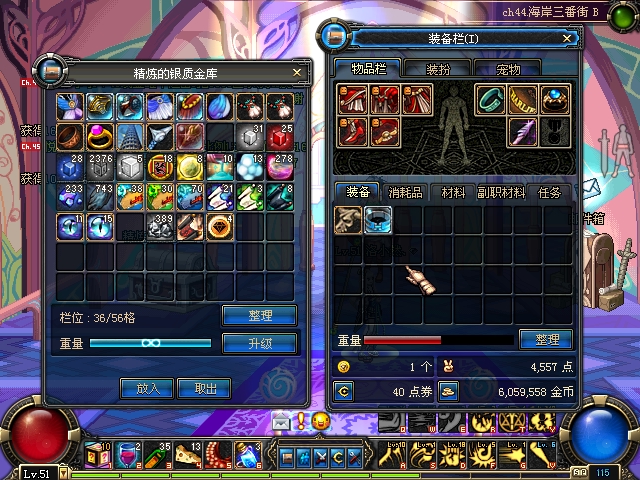640x480 pixels.
Task: Switch to the 消耗品 consumables tab
Action: click(x=405, y=192)
